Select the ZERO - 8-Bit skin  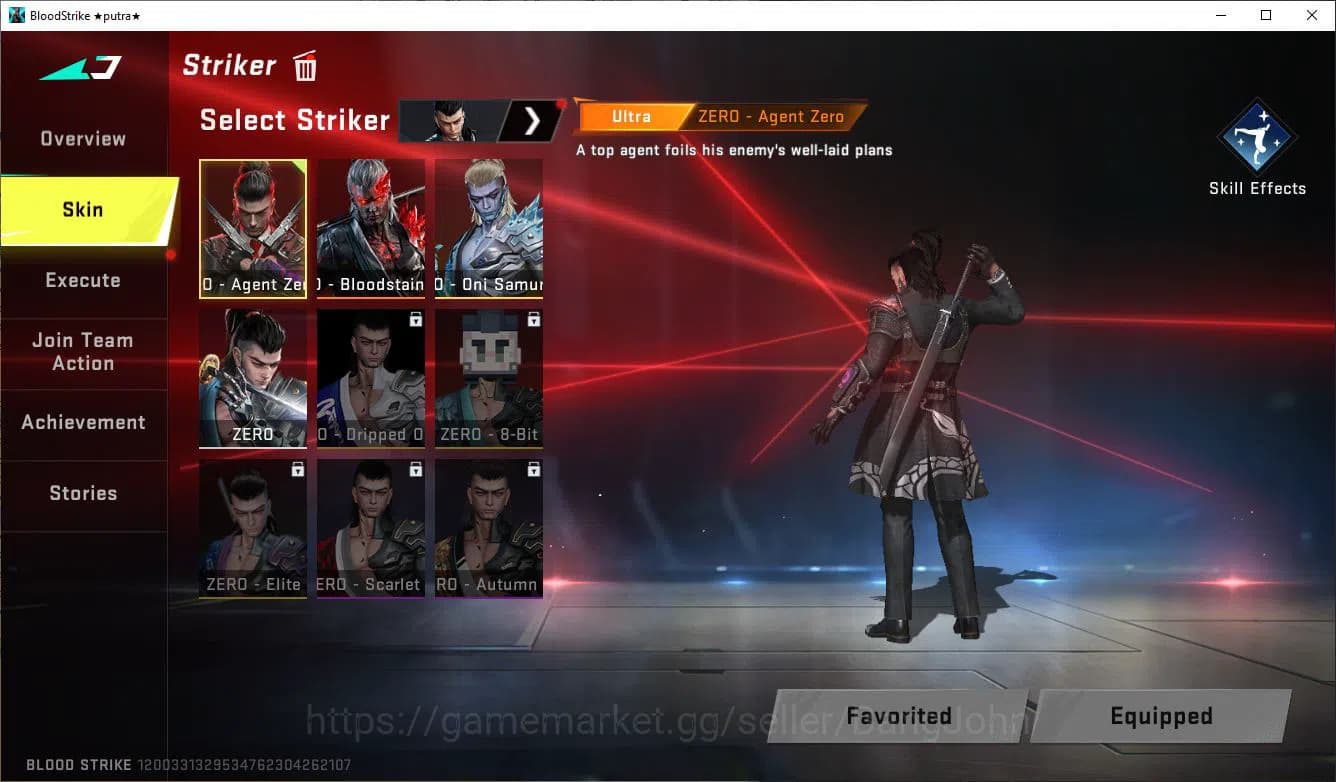click(x=489, y=378)
